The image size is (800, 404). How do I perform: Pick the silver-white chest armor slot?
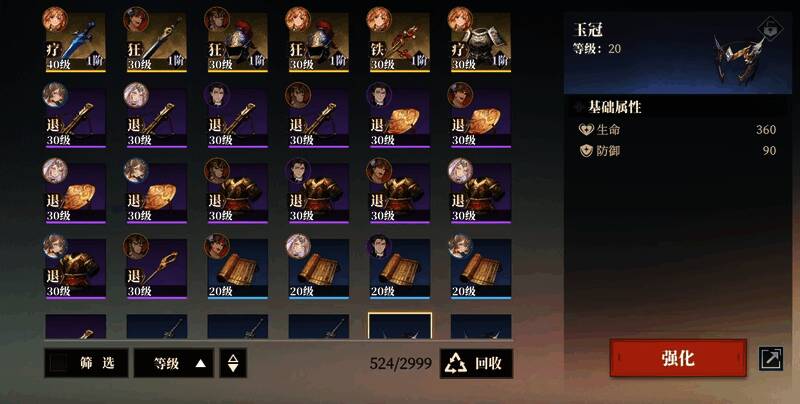click(x=481, y=41)
